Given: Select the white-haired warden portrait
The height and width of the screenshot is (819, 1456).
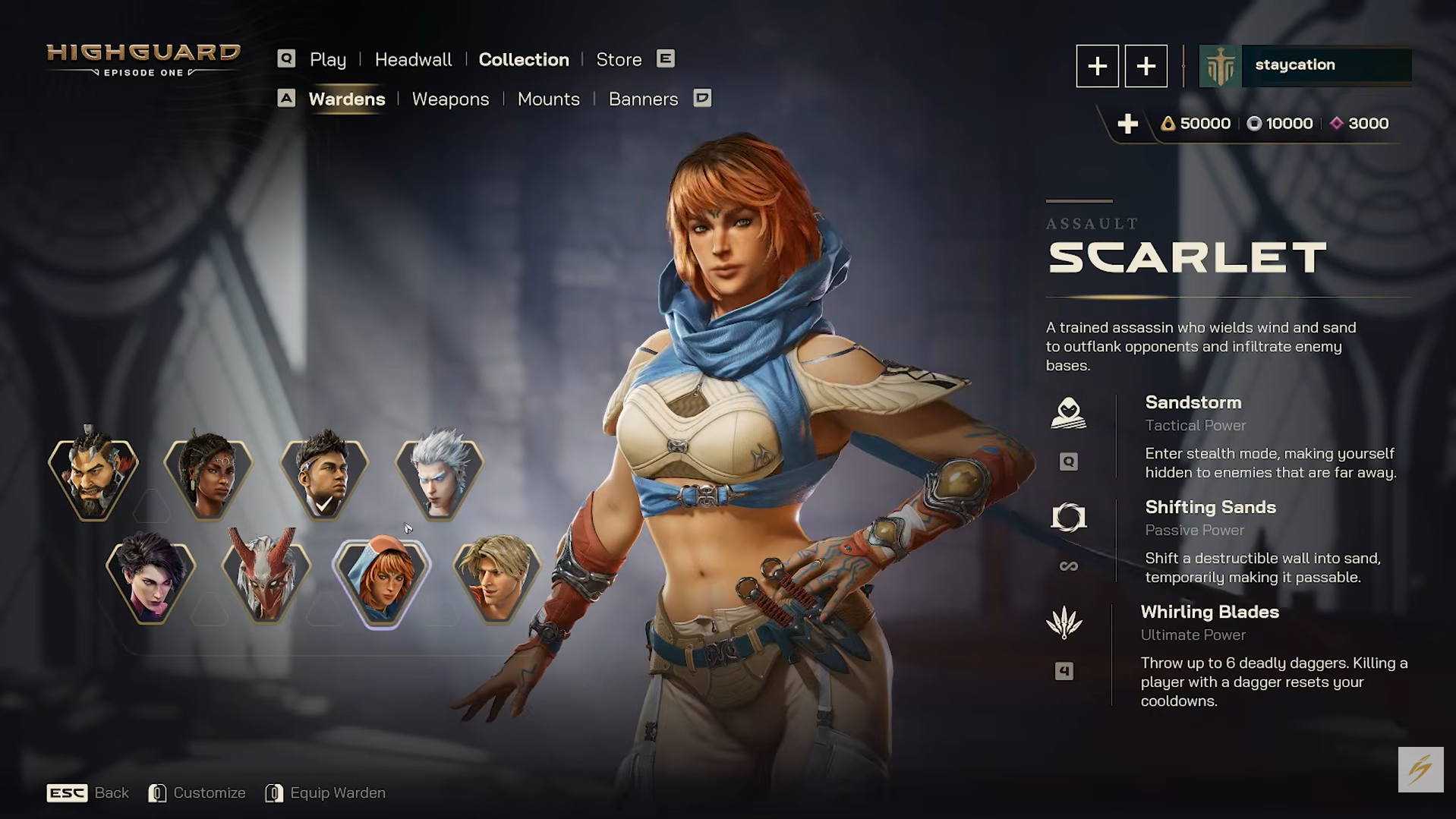Looking at the screenshot, I should click(439, 476).
